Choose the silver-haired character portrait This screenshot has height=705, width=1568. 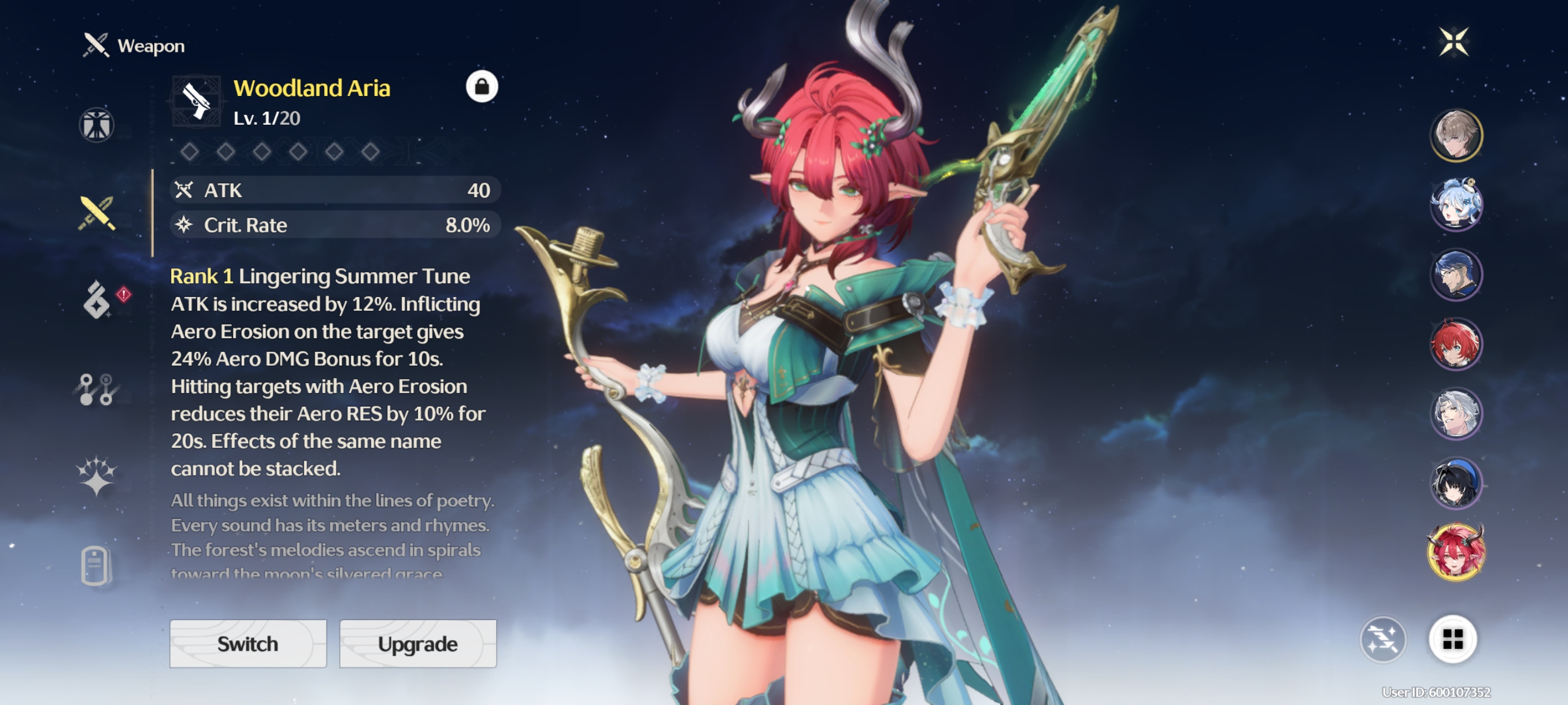(x=1455, y=414)
